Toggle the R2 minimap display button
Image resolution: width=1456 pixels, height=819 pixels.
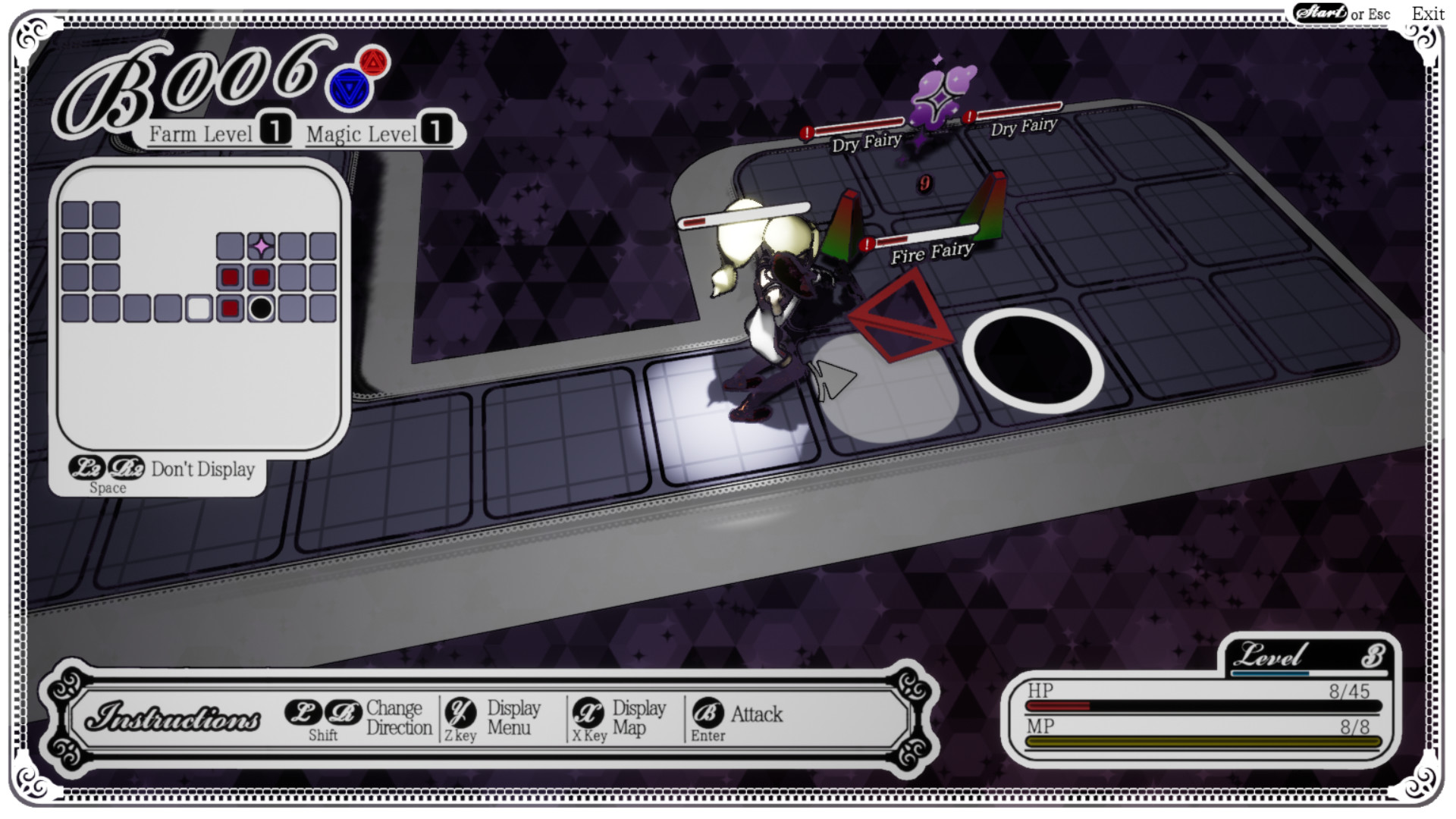pyautogui.click(x=126, y=469)
